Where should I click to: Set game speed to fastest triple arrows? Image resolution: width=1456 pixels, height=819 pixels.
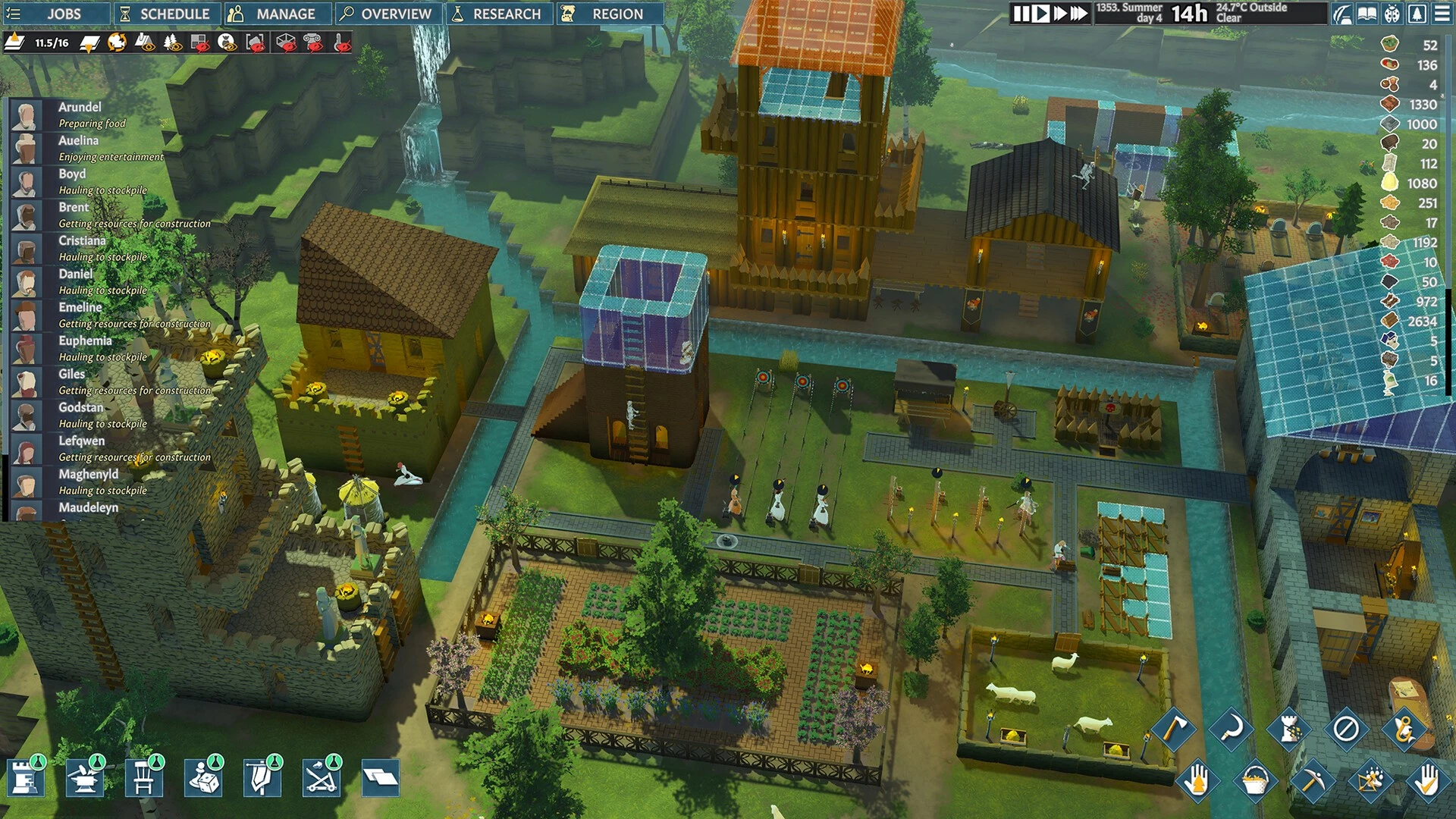[x=1078, y=14]
